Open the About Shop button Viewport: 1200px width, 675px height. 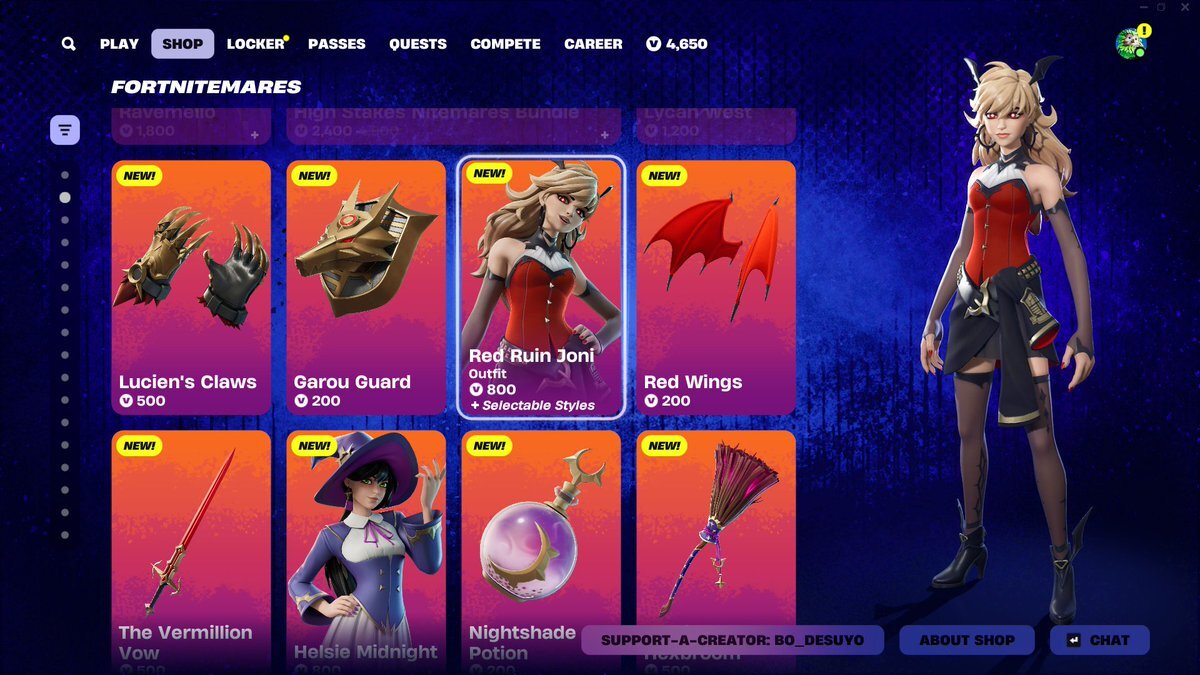click(x=966, y=640)
